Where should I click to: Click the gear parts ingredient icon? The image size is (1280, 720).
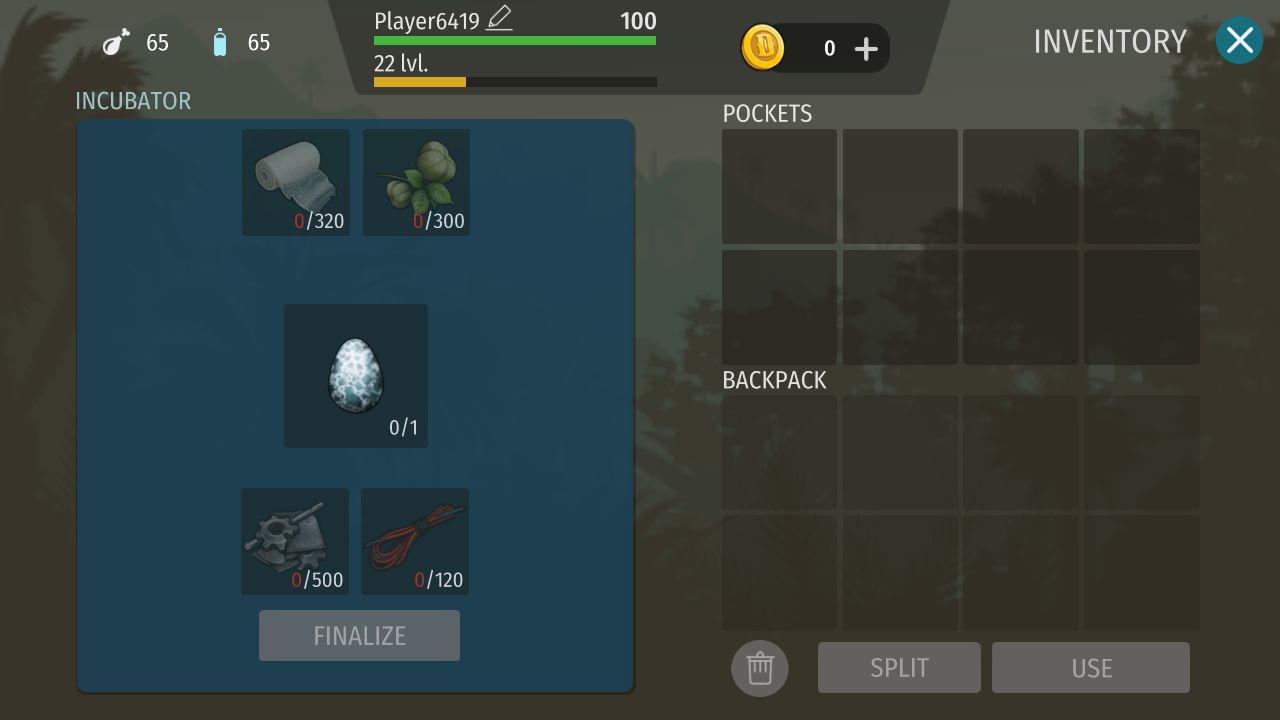coord(294,540)
